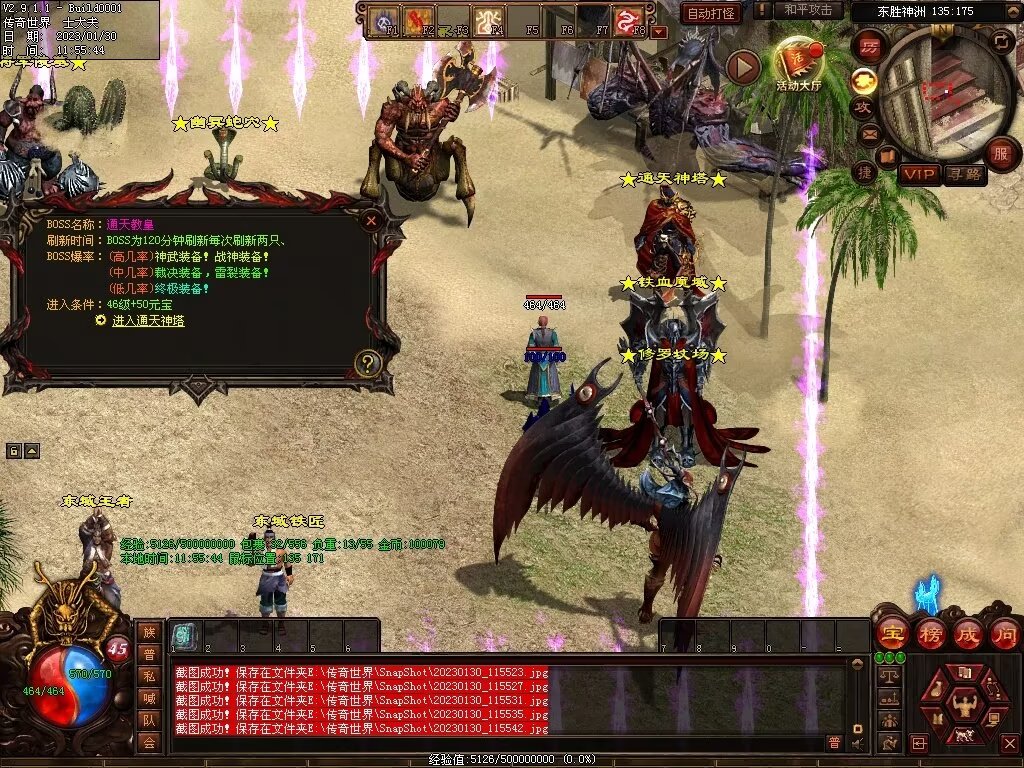Open the 宝 treasure shop button
The image size is (1024, 768).
[891, 633]
